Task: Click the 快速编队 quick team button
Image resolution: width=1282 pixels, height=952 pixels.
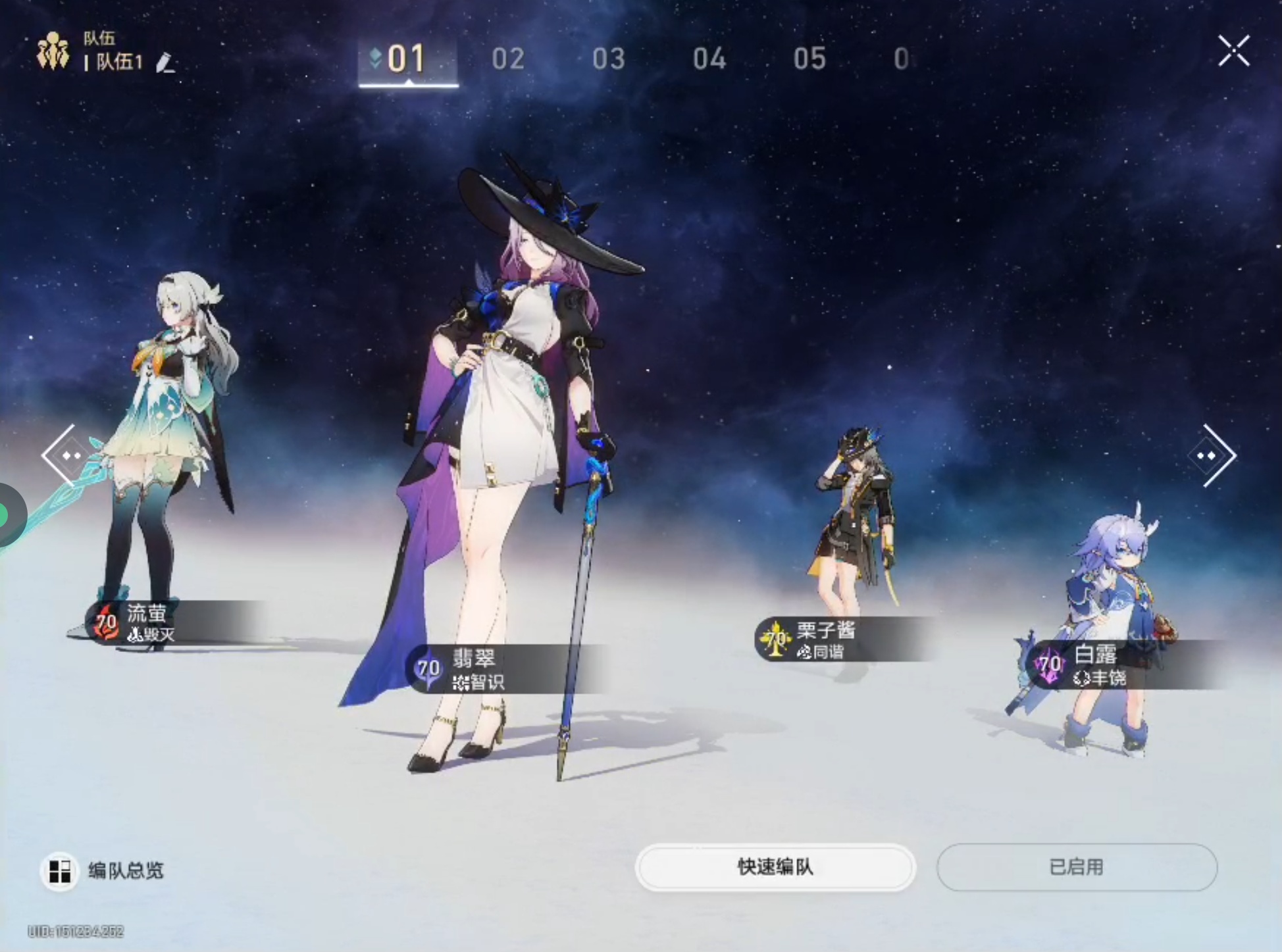Action: click(x=775, y=867)
